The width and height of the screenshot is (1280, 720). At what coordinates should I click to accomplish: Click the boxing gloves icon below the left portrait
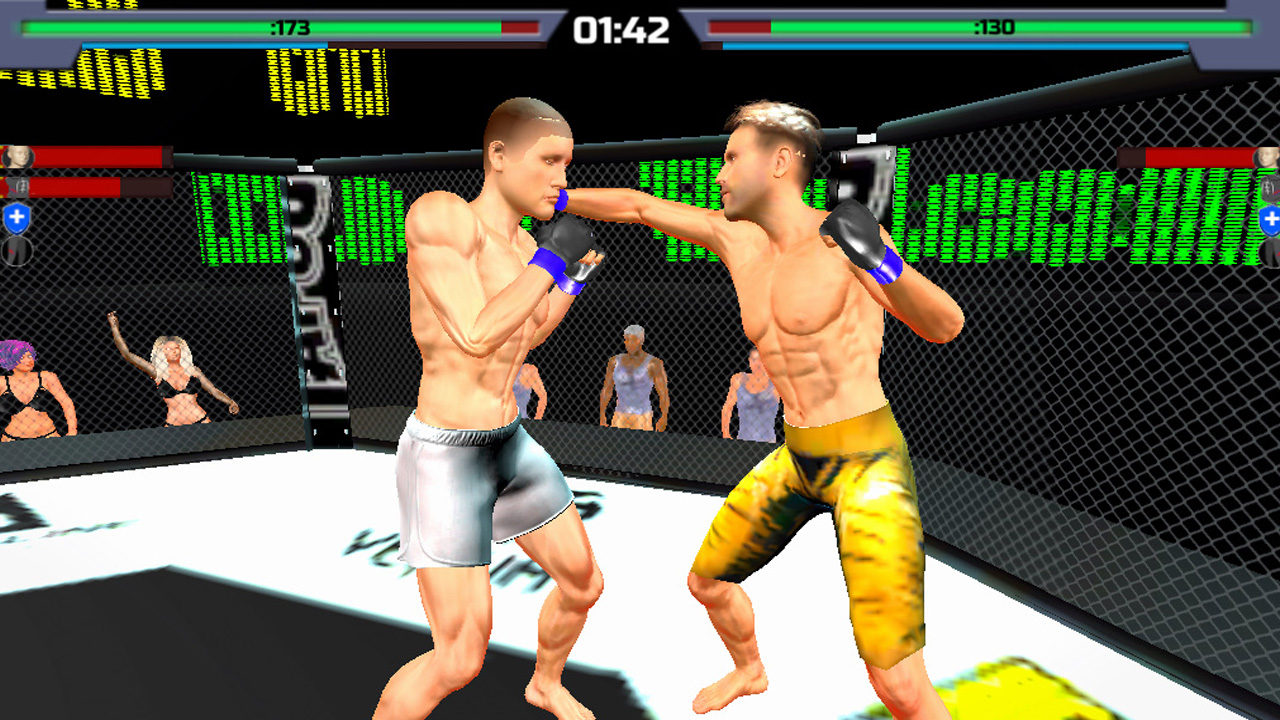click(17, 186)
